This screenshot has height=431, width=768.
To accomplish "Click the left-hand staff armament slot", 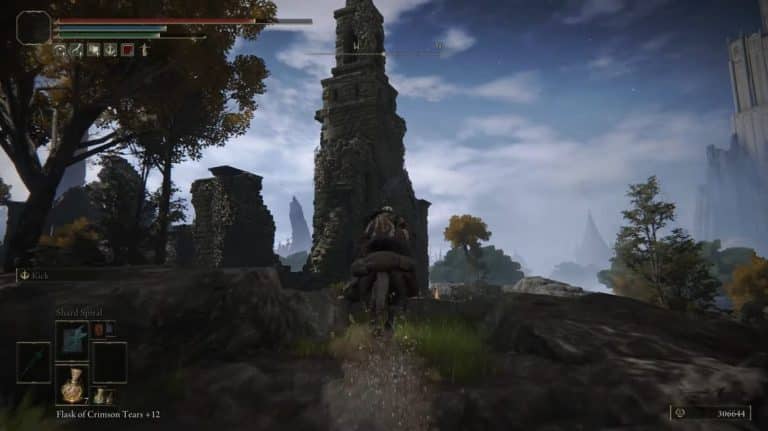I will (x=33, y=362).
